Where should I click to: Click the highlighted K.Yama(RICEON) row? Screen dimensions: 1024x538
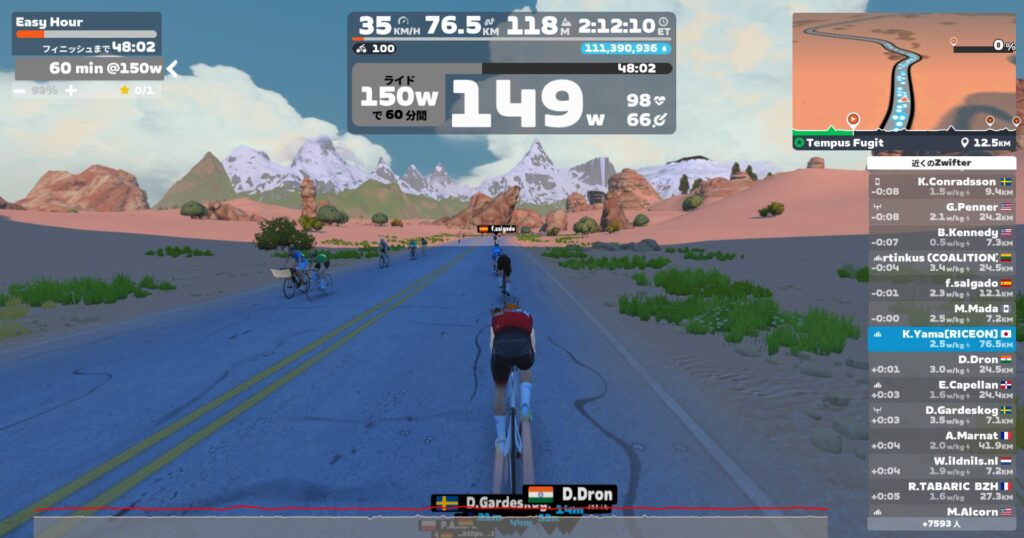pos(941,339)
